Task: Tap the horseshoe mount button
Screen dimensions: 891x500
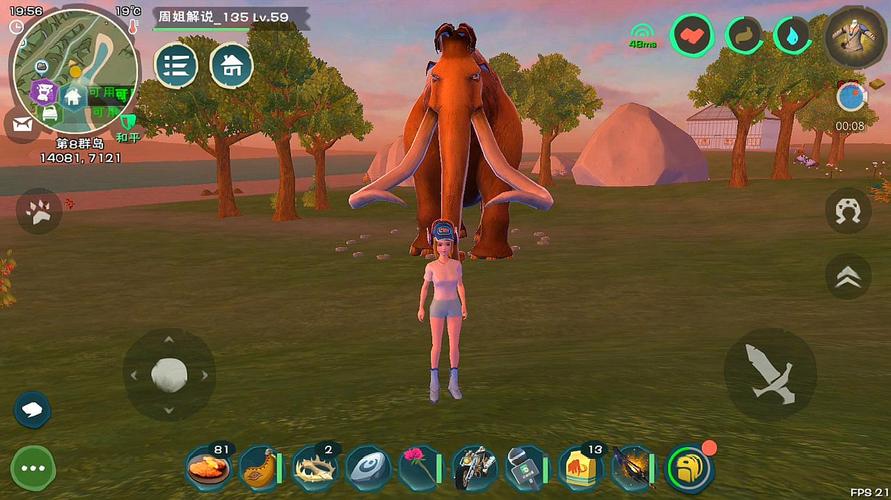Action: [848, 211]
